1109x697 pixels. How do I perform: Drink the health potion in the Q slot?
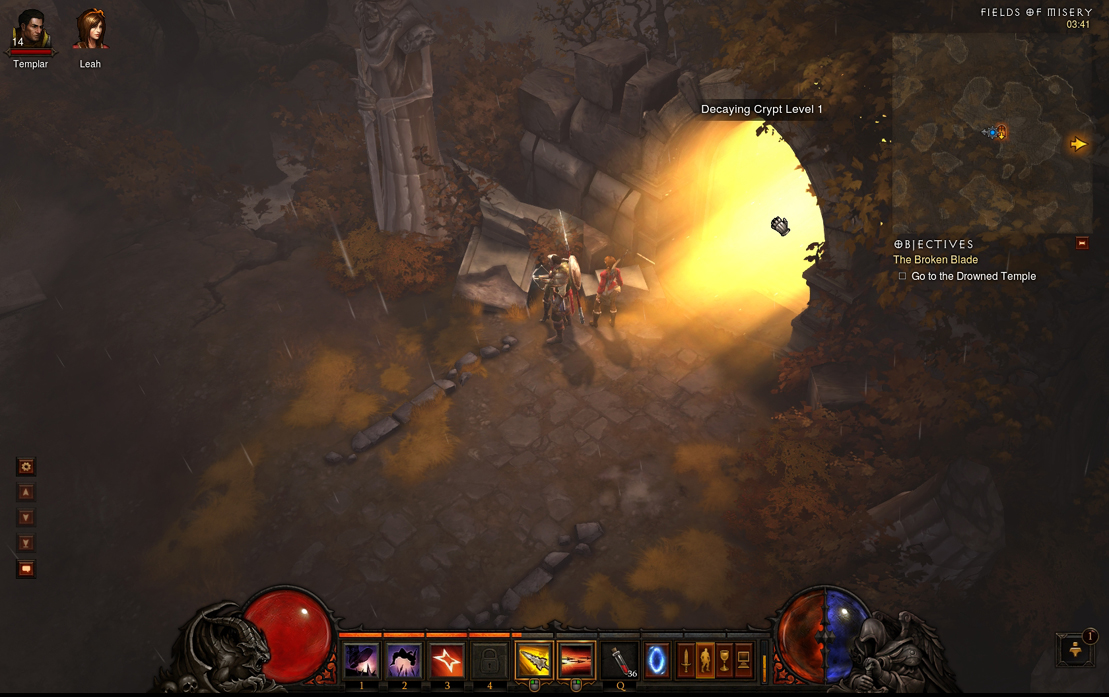coord(620,661)
